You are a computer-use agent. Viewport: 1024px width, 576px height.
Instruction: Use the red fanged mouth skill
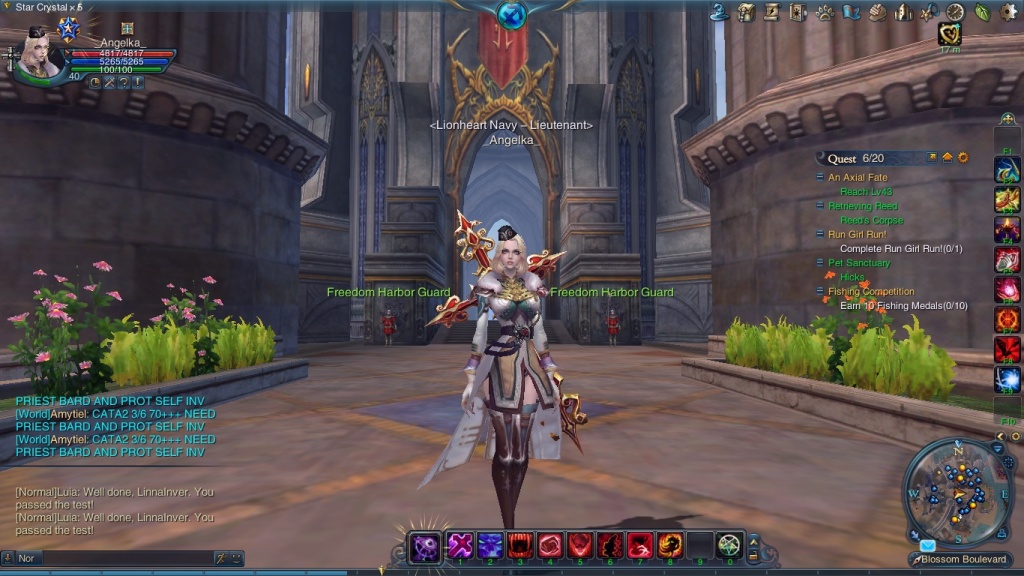coord(520,546)
